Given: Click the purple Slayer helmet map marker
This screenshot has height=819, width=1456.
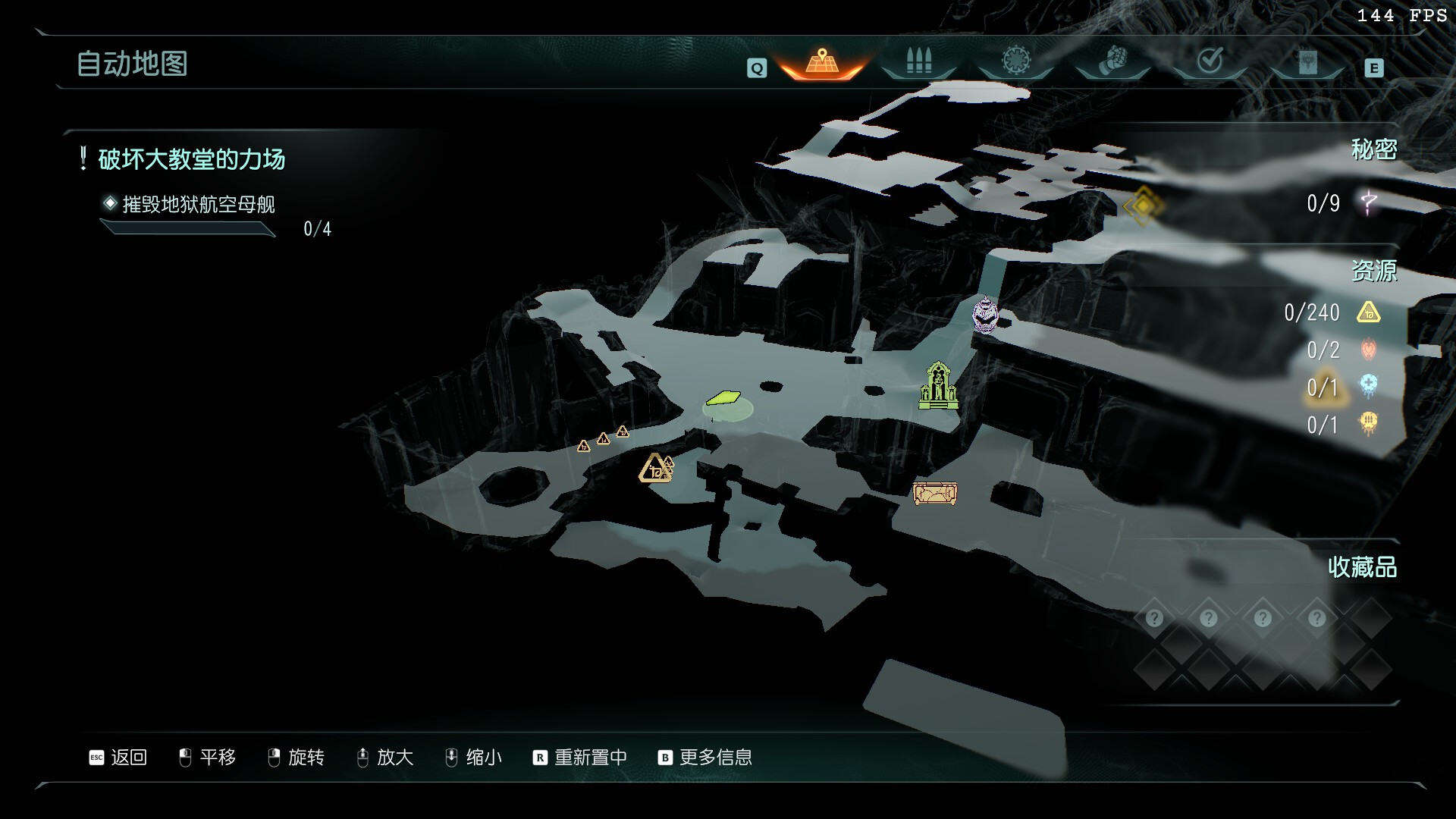Looking at the screenshot, I should click(x=984, y=315).
